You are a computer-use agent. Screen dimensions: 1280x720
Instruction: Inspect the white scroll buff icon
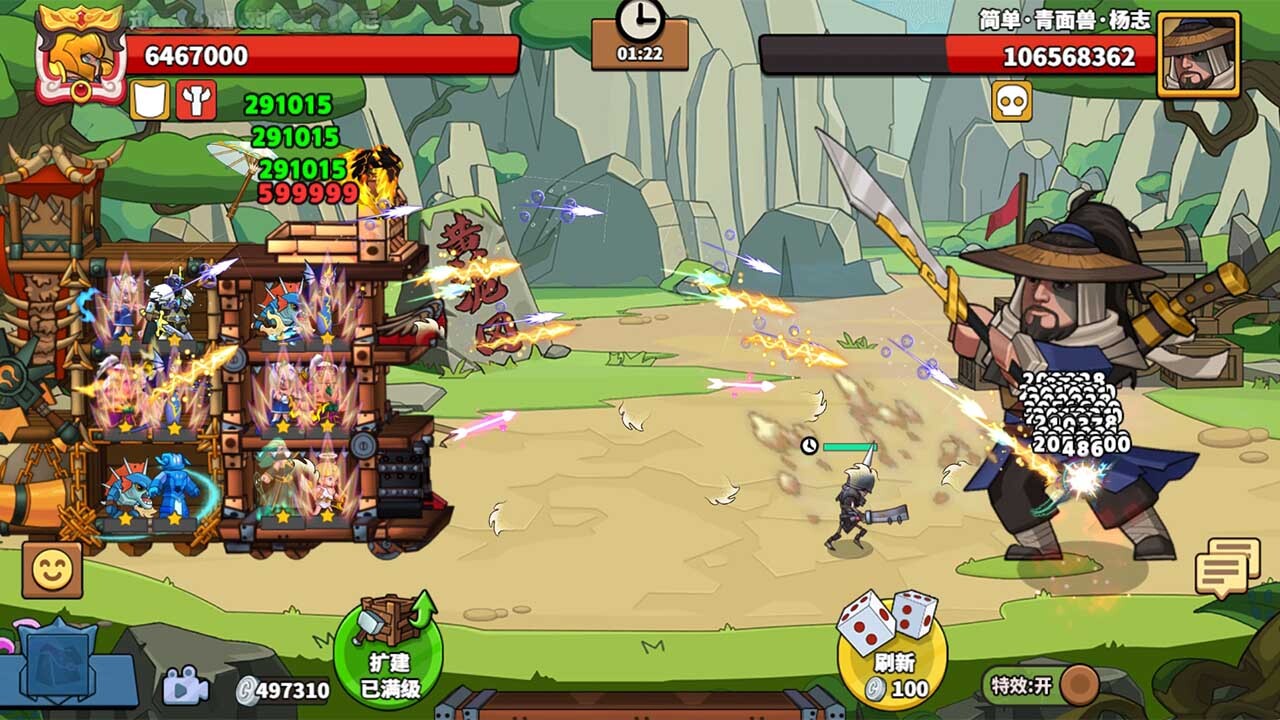click(x=149, y=100)
